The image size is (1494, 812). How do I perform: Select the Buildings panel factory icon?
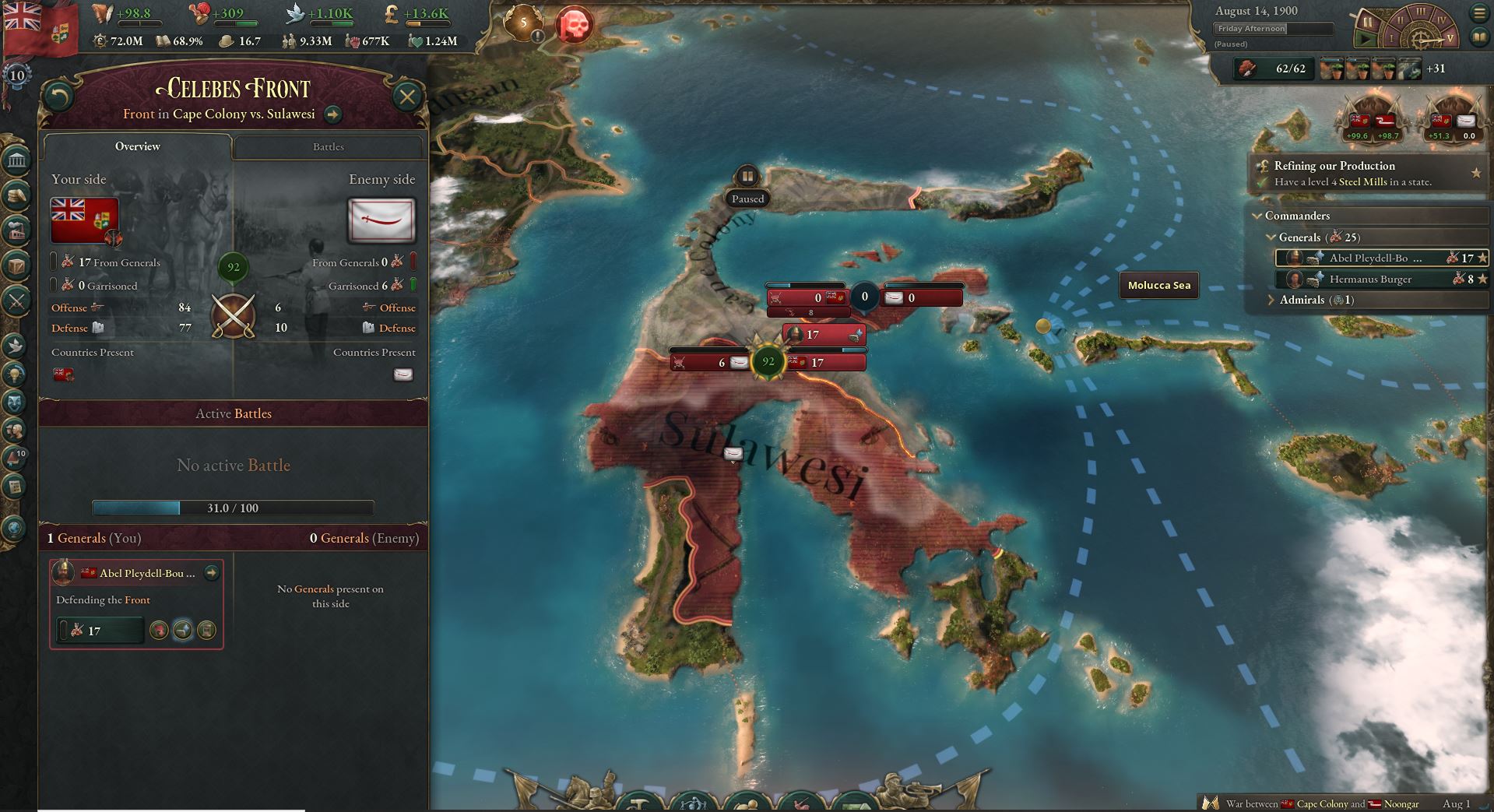[x=16, y=231]
